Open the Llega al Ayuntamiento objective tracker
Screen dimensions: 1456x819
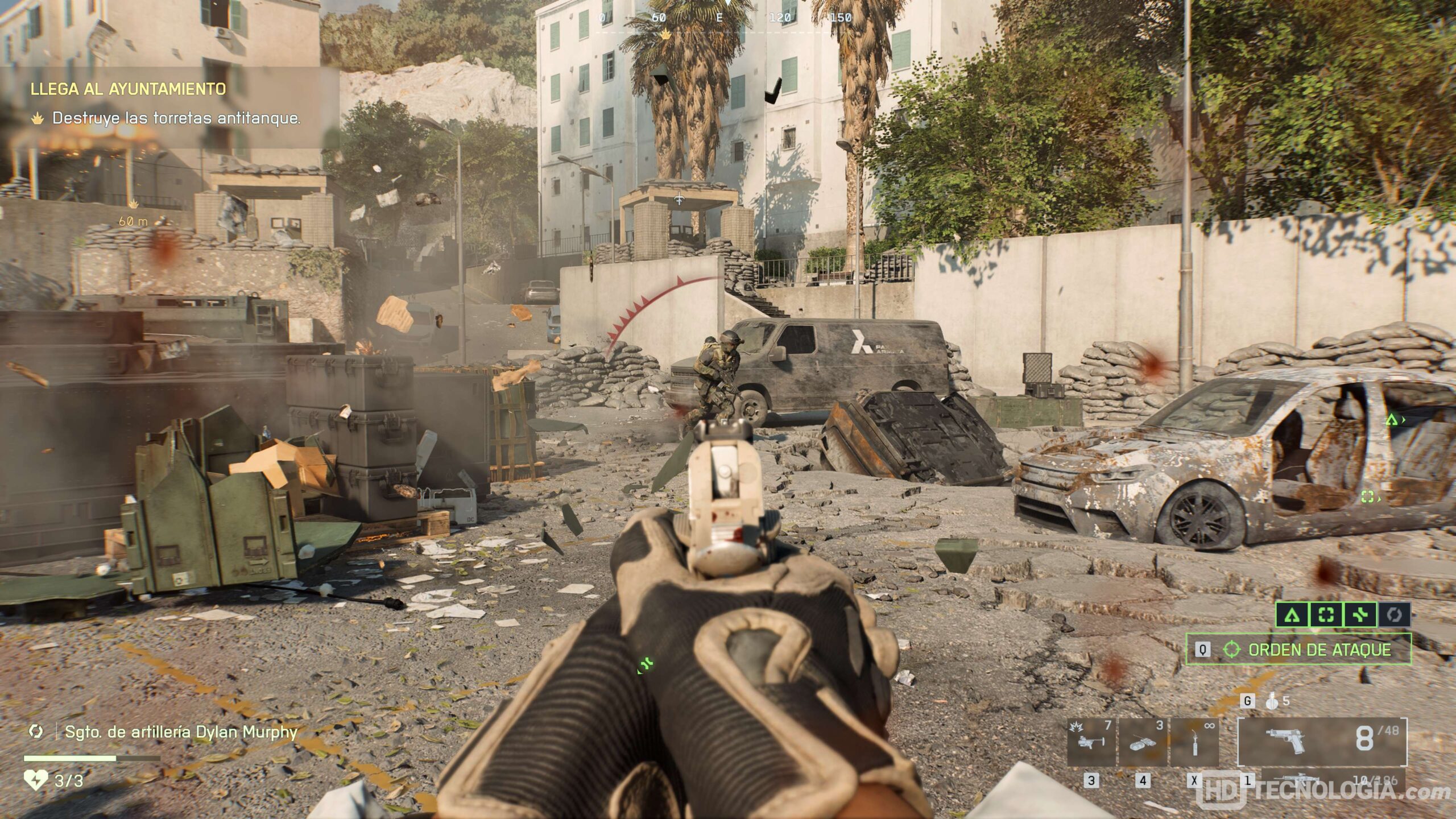[x=128, y=89]
